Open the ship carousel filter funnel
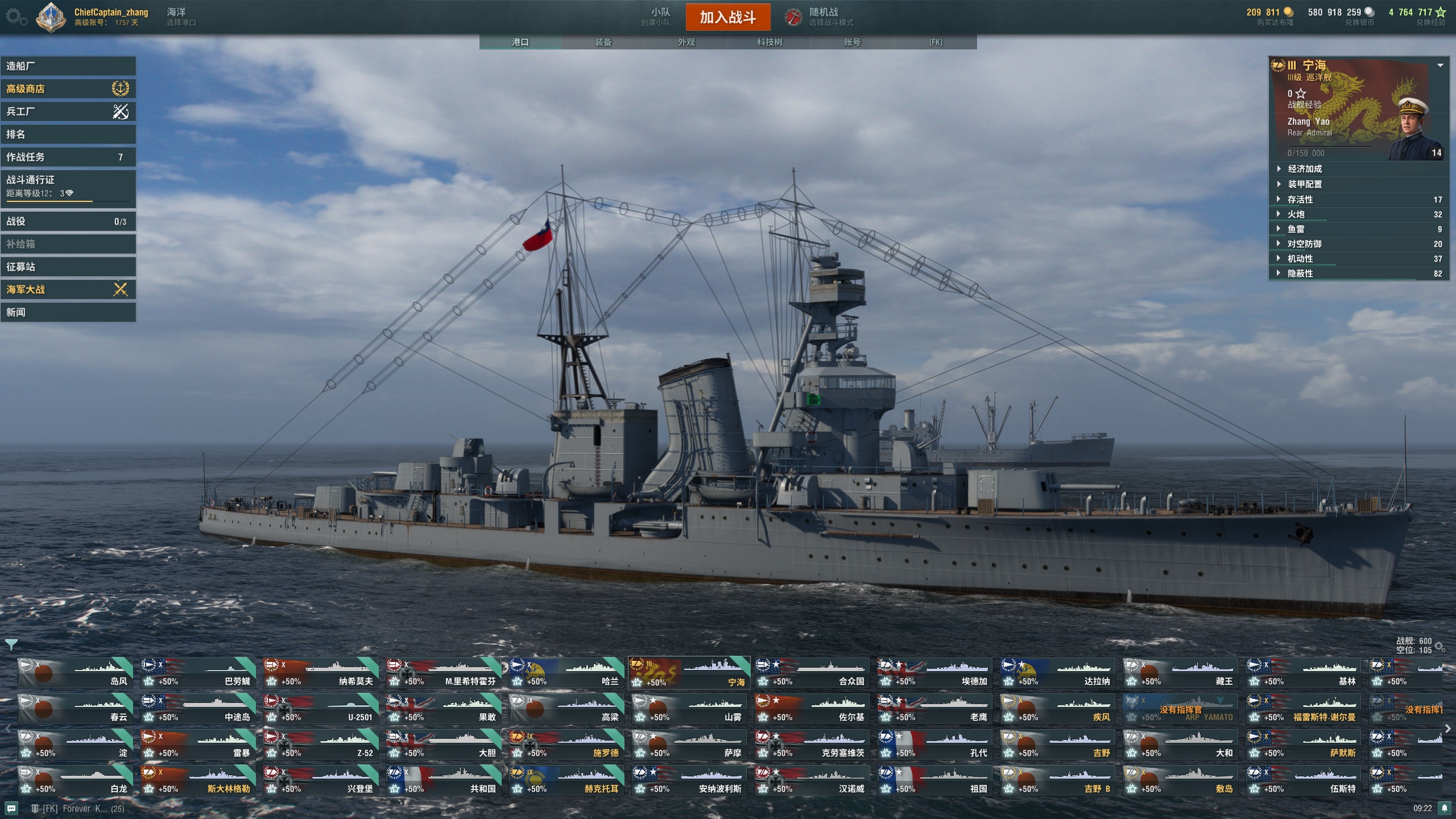The width and height of the screenshot is (1456, 819). point(11,644)
